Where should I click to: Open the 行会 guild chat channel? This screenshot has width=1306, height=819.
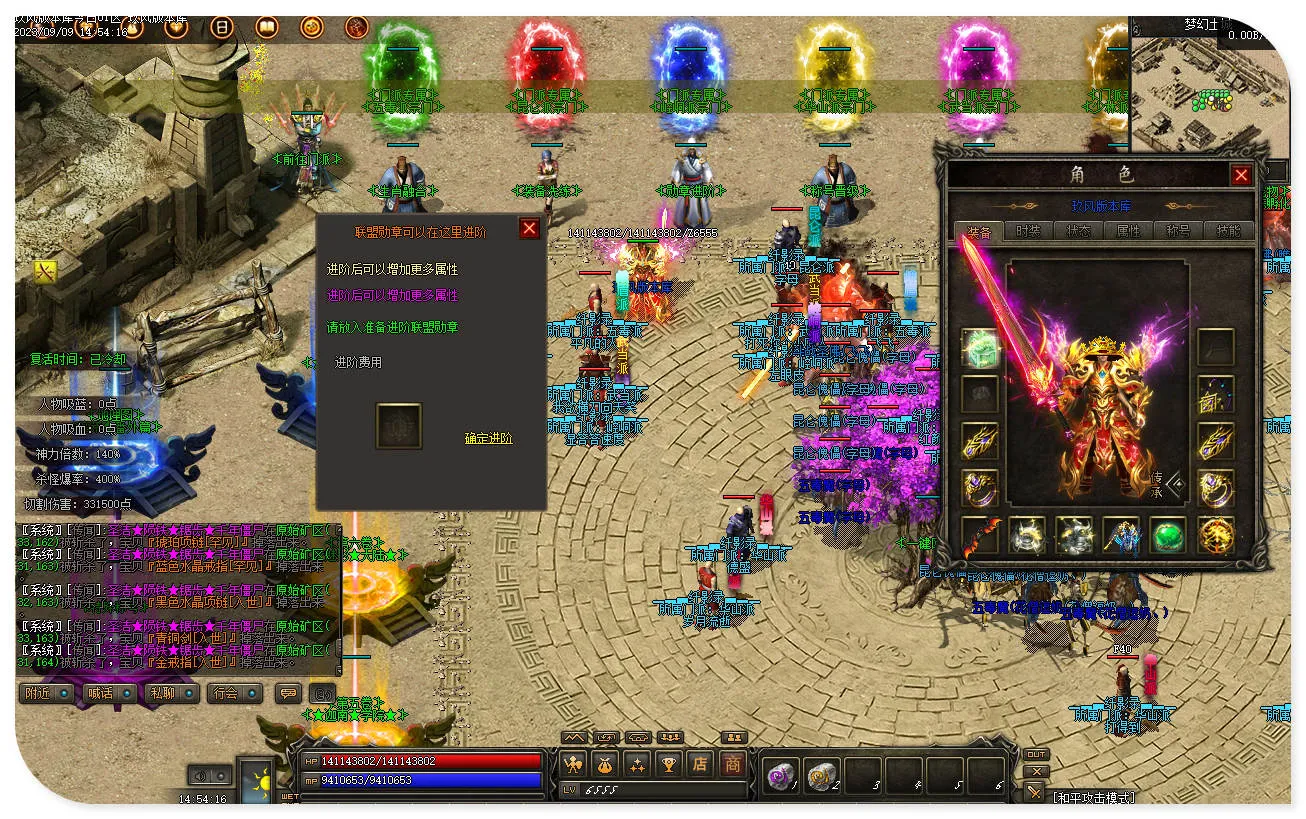click(x=234, y=693)
